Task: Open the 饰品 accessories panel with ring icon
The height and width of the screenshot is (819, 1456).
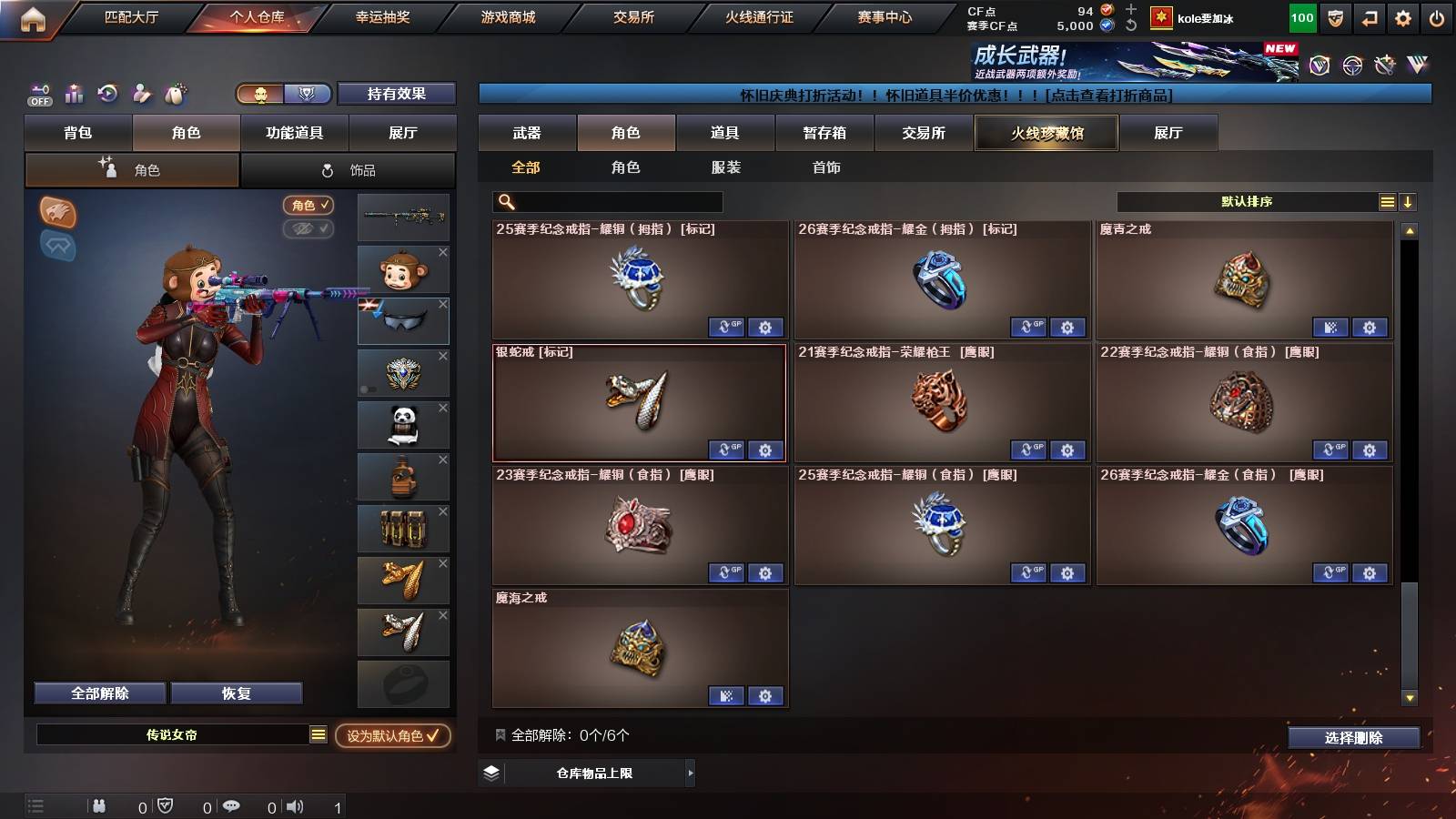Action: (349, 169)
